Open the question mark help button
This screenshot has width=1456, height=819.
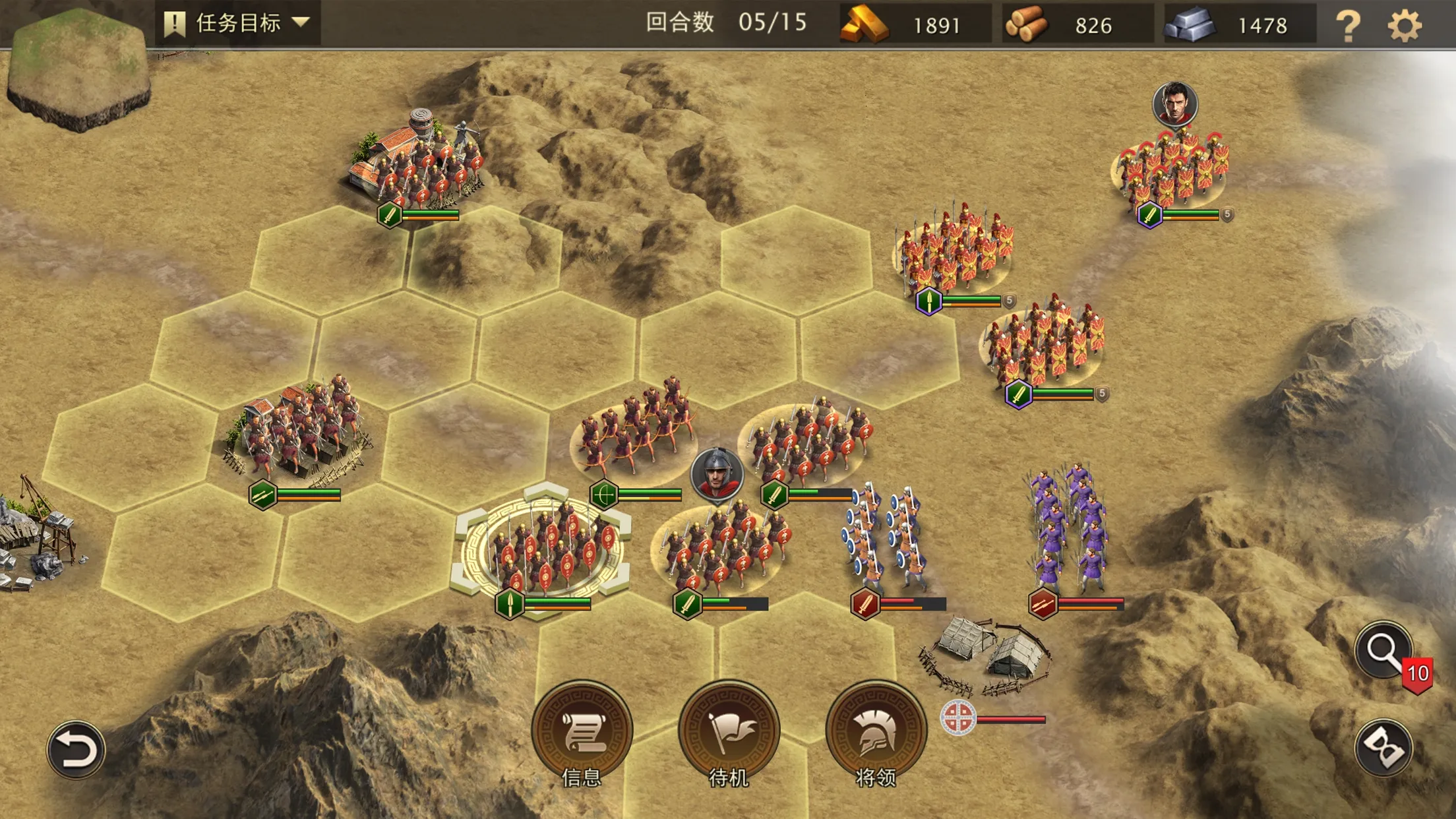click(x=1347, y=25)
